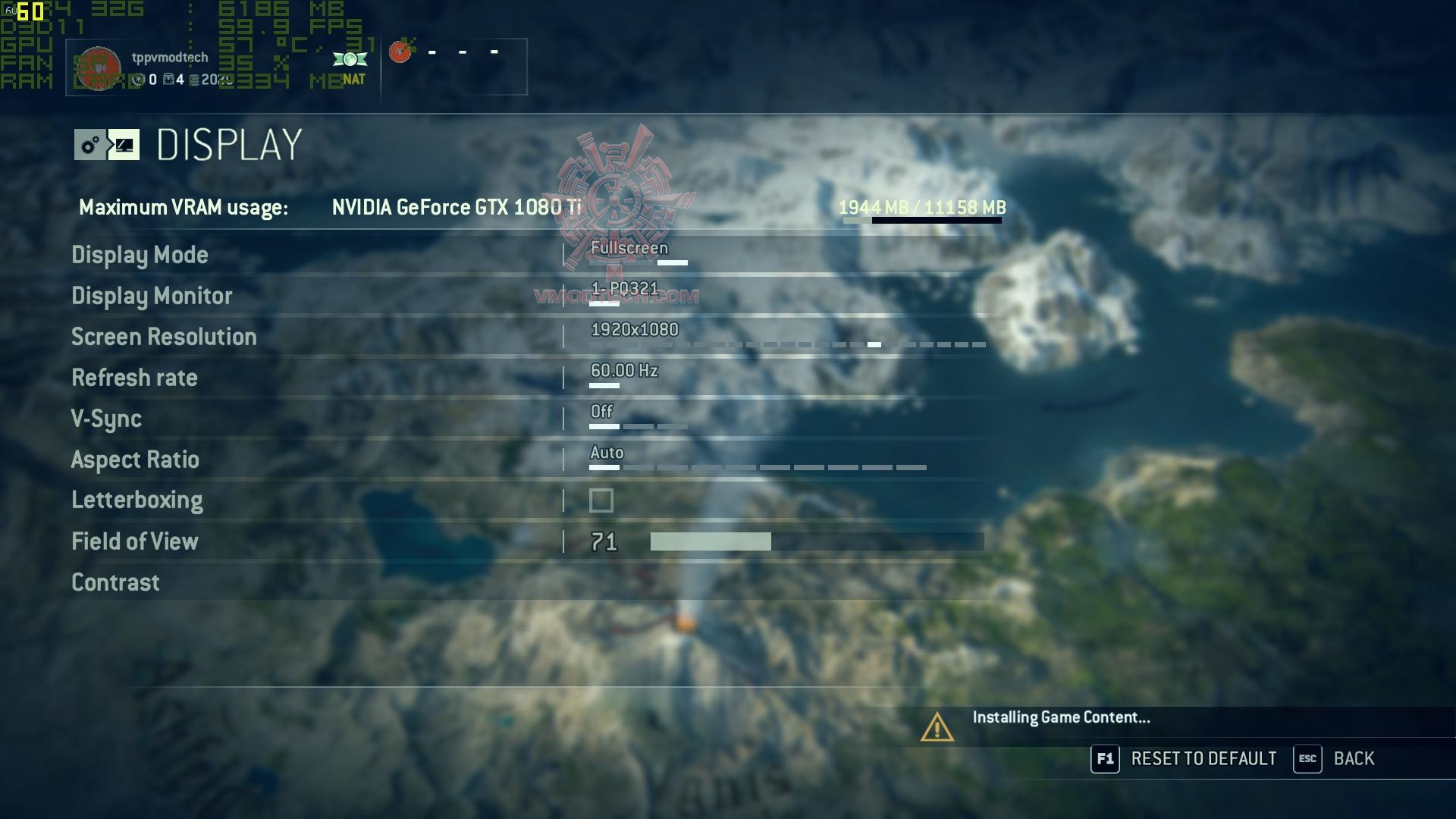This screenshot has width=1456, height=819.
Task: Switch to the Display settings tab icon
Action: (124, 145)
